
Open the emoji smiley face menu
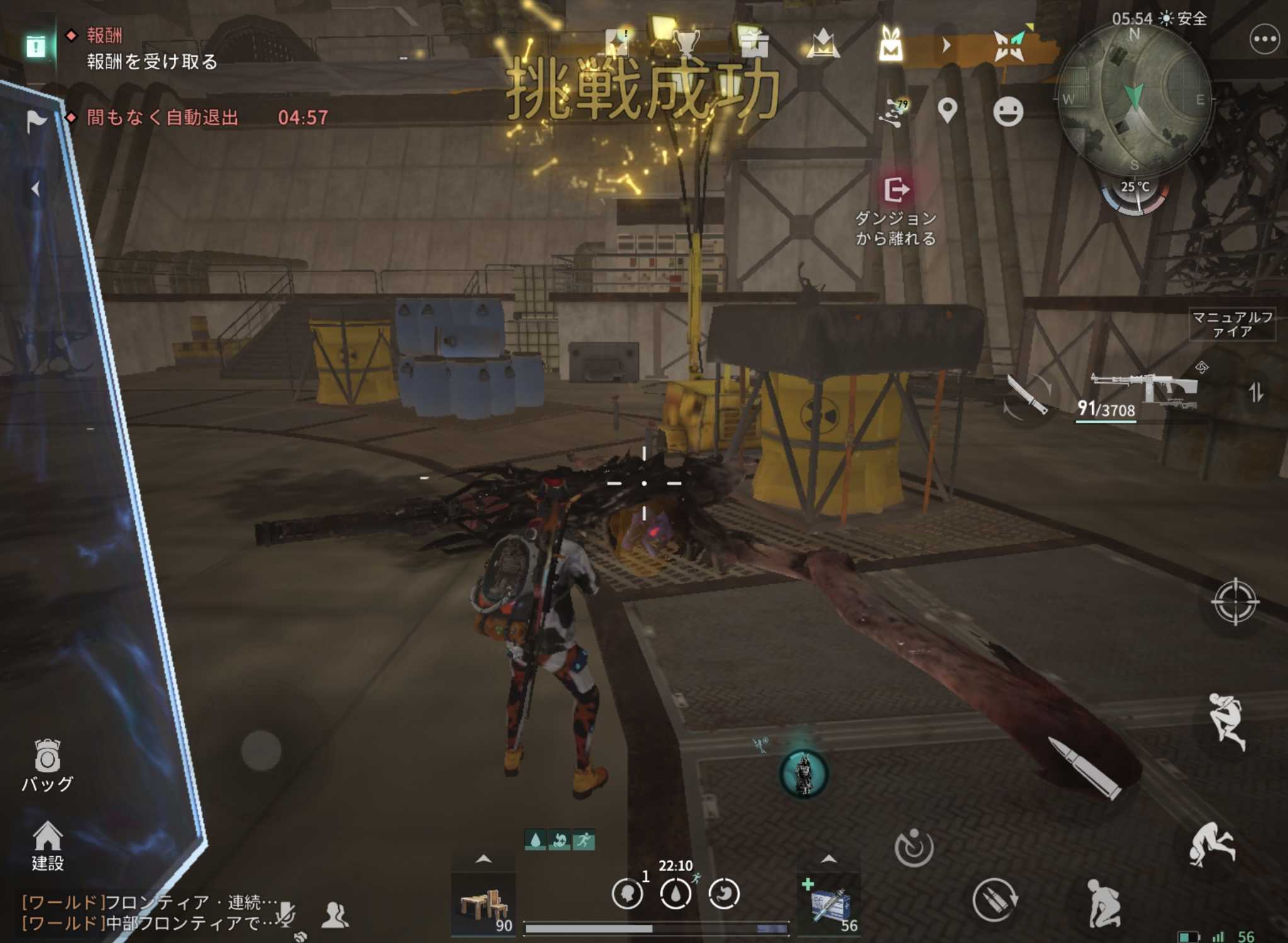pos(1008,112)
